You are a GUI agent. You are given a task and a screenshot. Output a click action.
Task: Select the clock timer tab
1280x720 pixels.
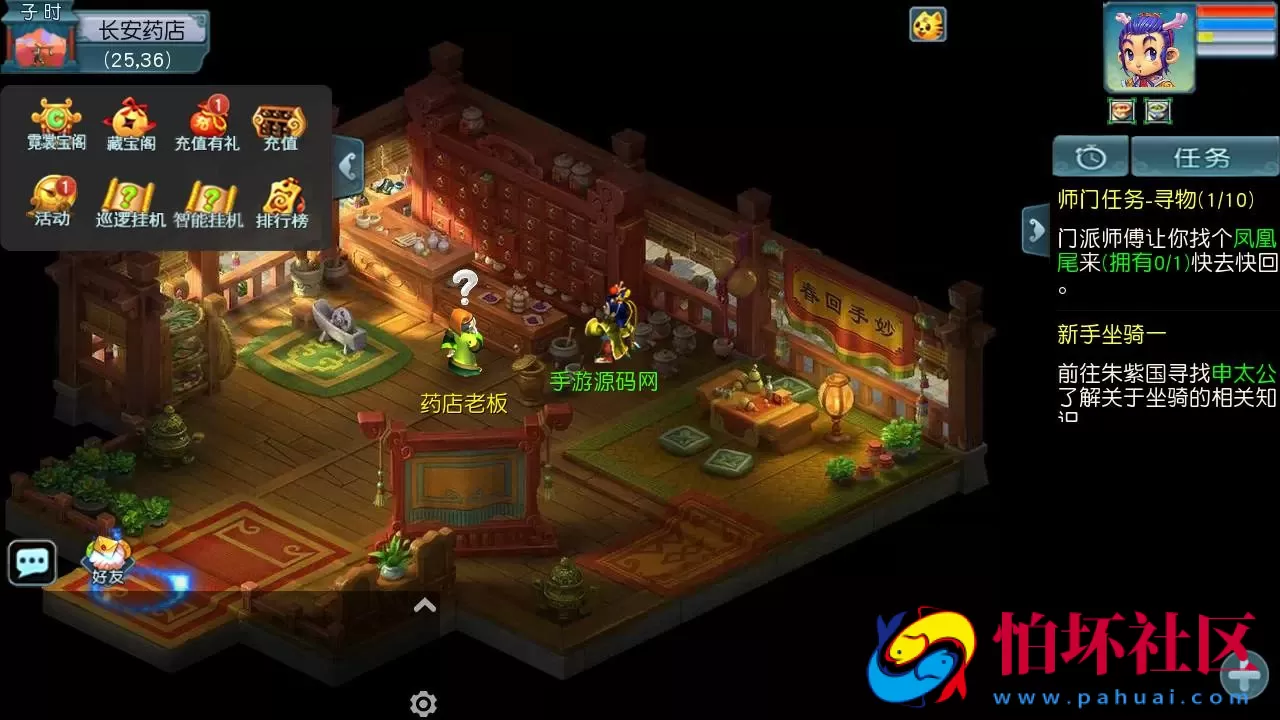pos(1090,156)
